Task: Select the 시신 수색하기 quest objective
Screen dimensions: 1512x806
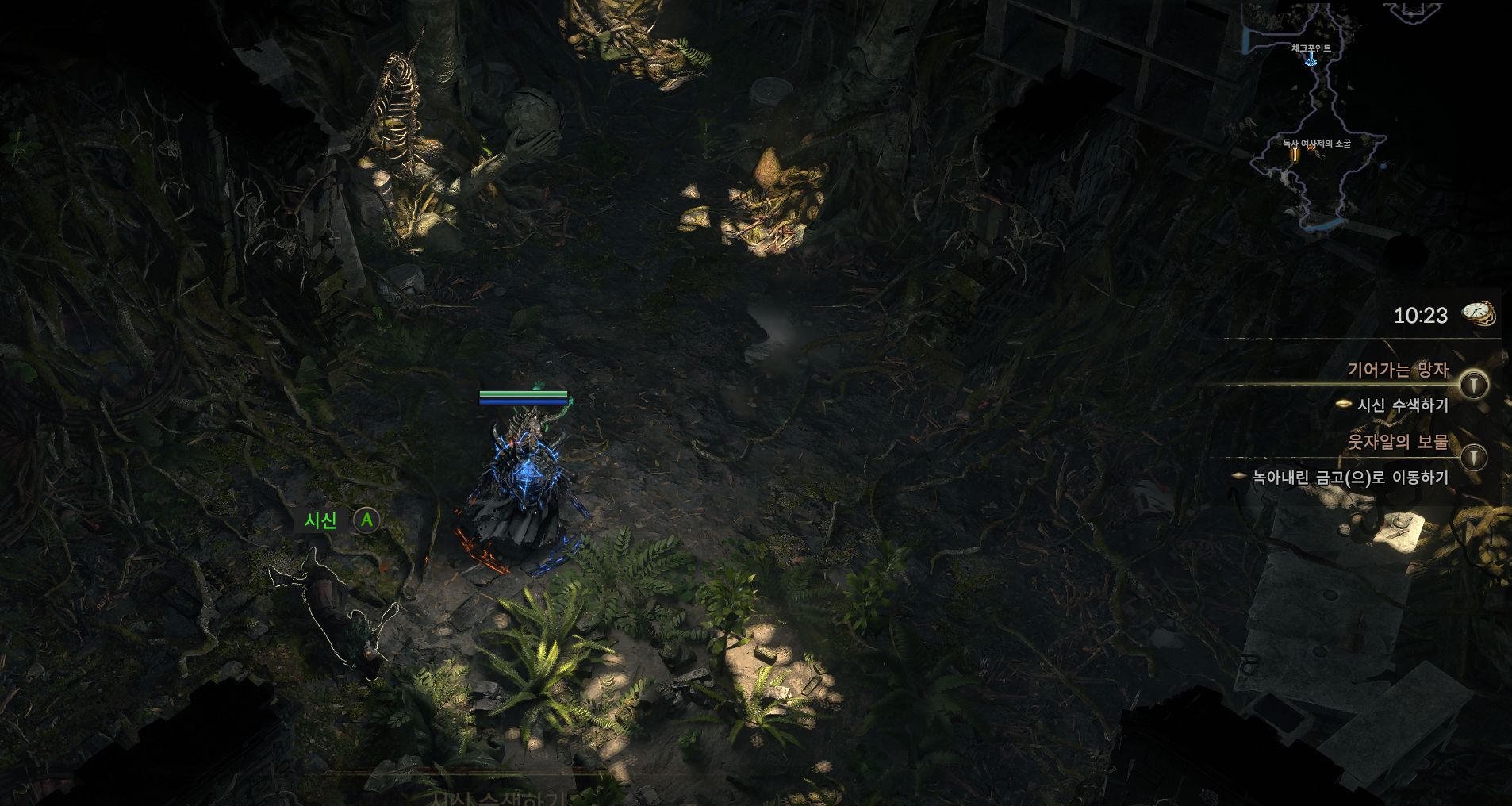Action: (x=1403, y=405)
